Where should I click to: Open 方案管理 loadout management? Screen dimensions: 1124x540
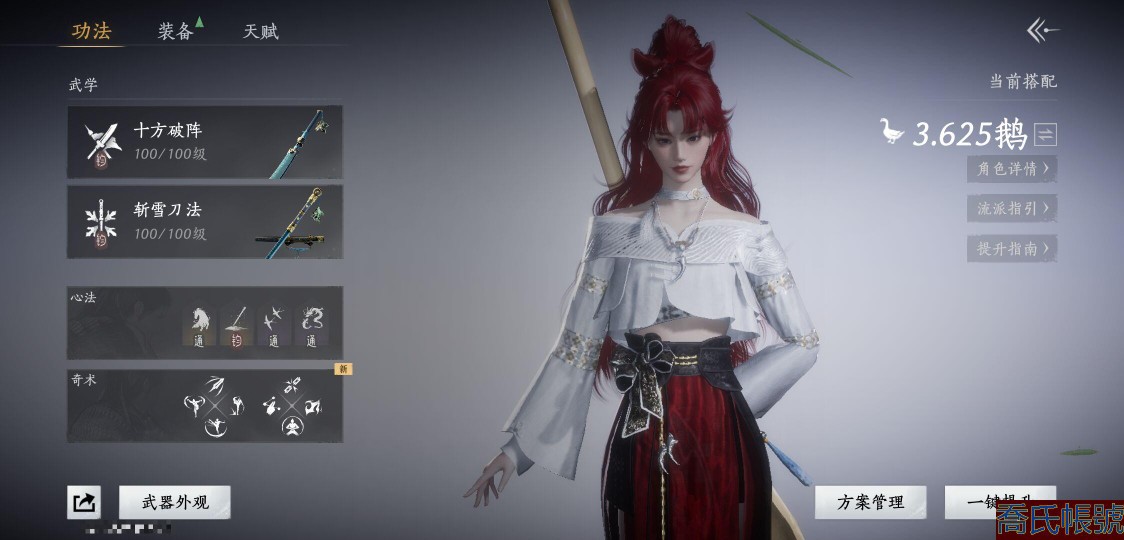(x=870, y=502)
